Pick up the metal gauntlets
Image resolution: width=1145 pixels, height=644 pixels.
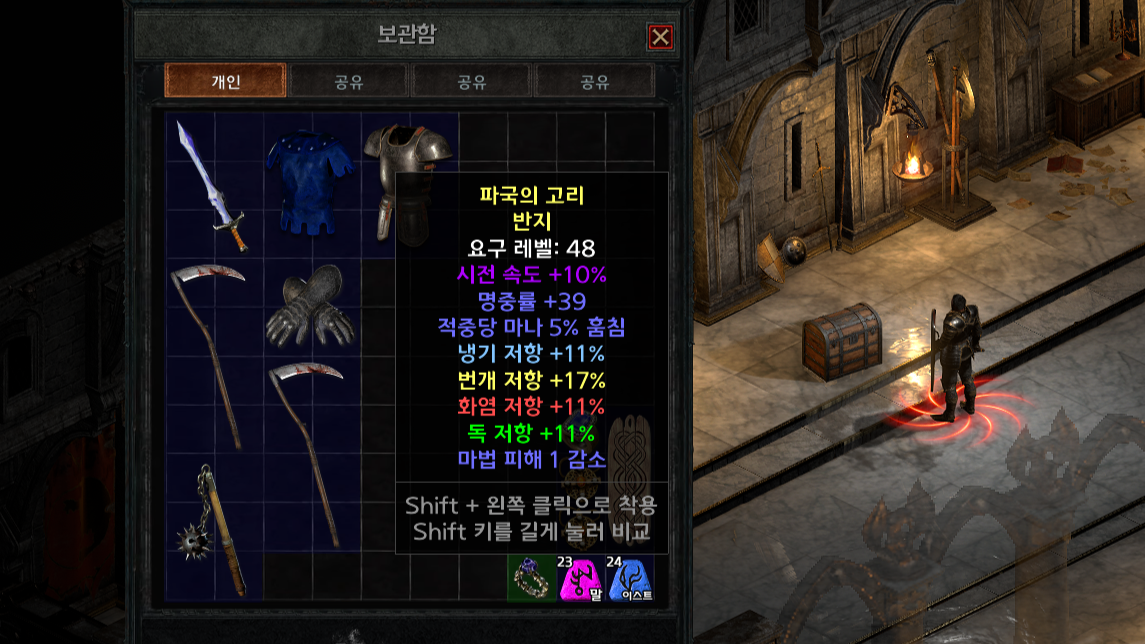pos(310,310)
